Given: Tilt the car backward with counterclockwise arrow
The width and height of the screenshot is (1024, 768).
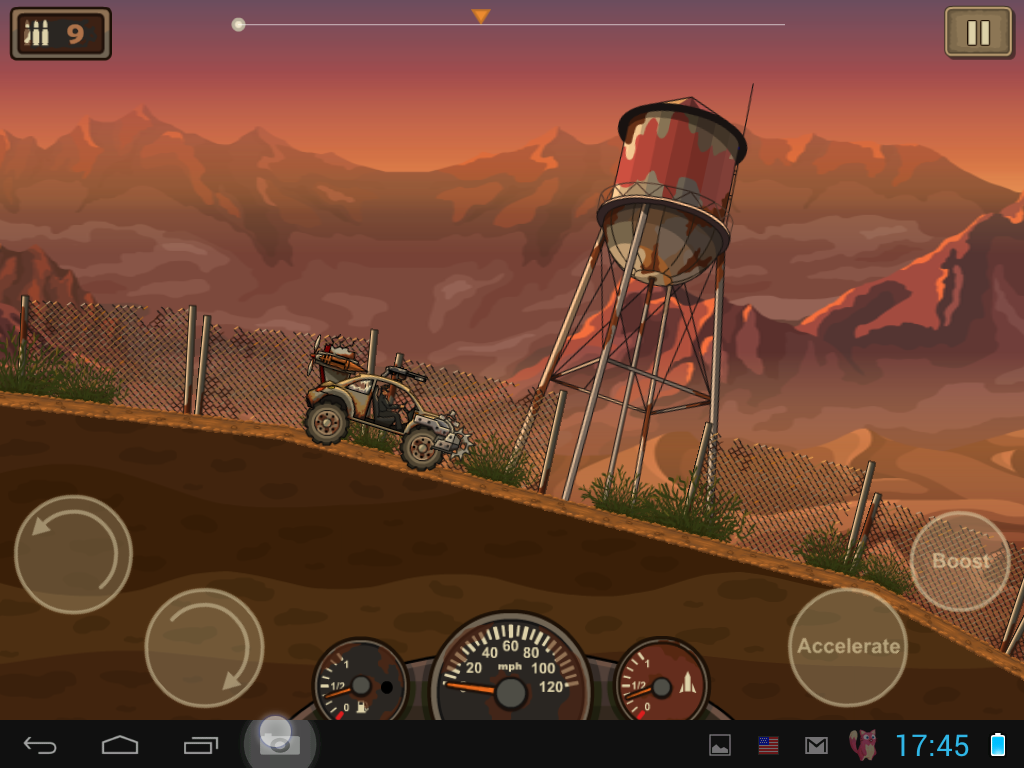Looking at the screenshot, I should pyautogui.click(x=73, y=554).
